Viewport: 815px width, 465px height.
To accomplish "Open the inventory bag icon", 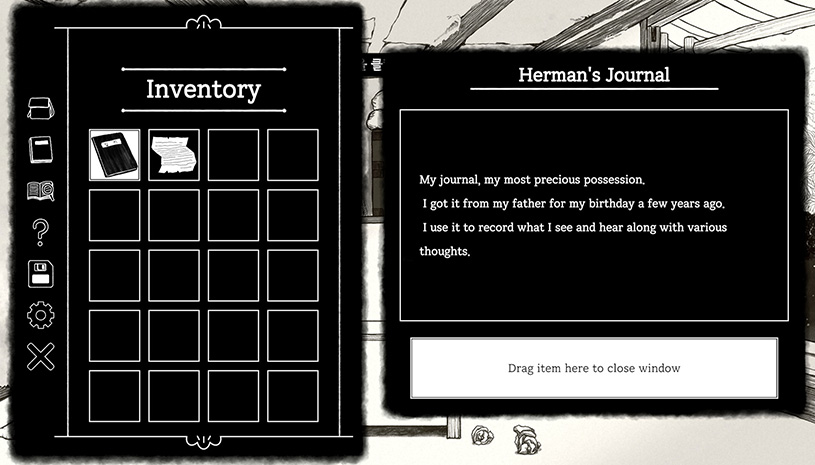I will [40, 108].
